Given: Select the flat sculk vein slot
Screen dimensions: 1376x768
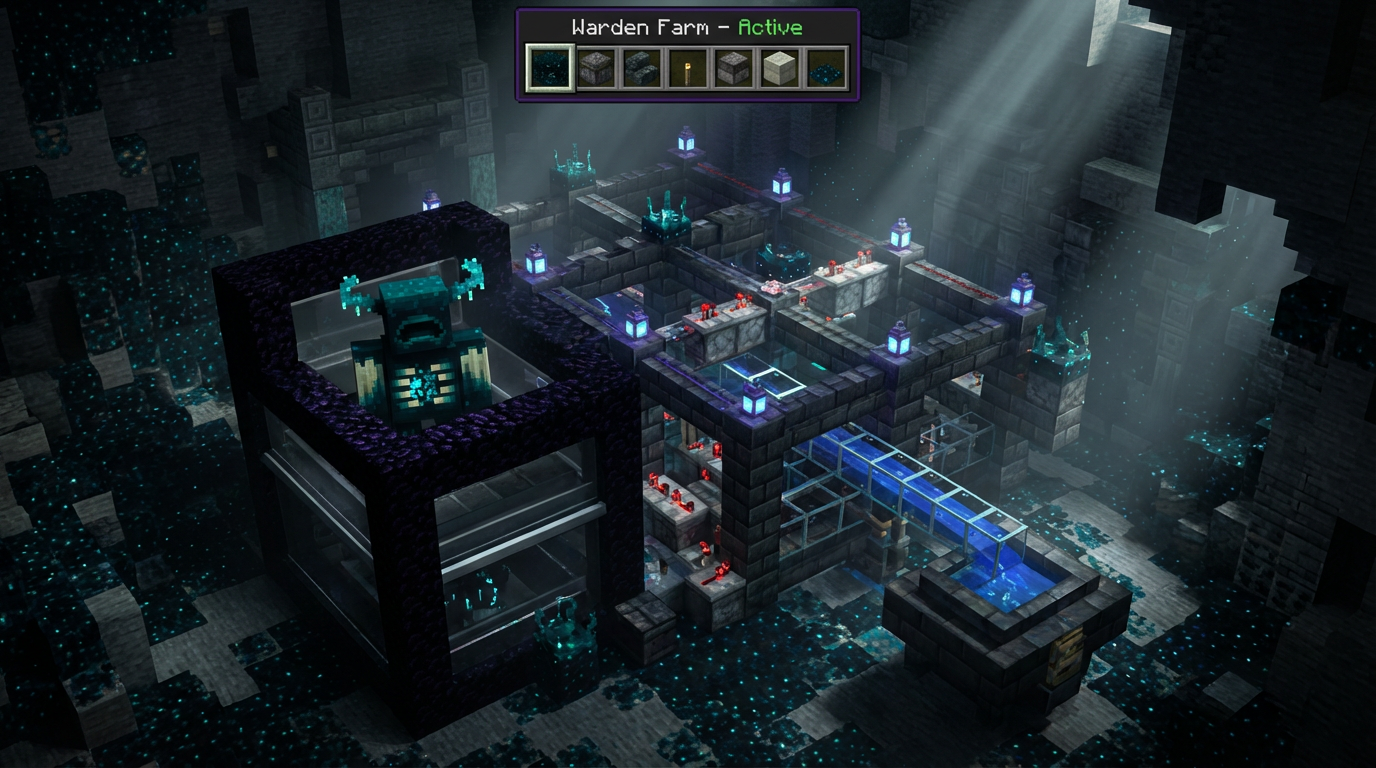Looking at the screenshot, I should click(x=826, y=68).
